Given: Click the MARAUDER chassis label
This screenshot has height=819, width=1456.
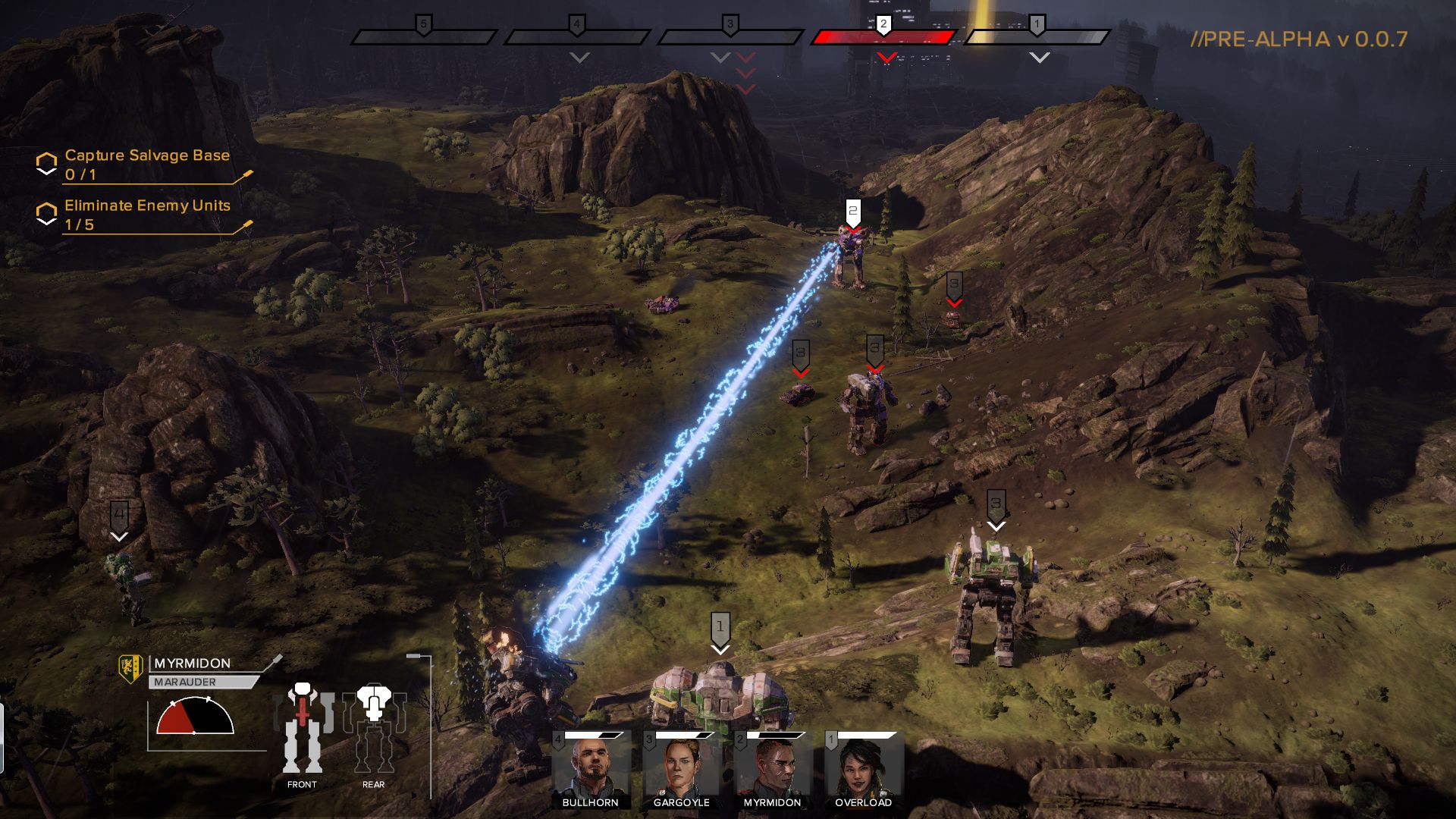Looking at the screenshot, I should (186, 682).
